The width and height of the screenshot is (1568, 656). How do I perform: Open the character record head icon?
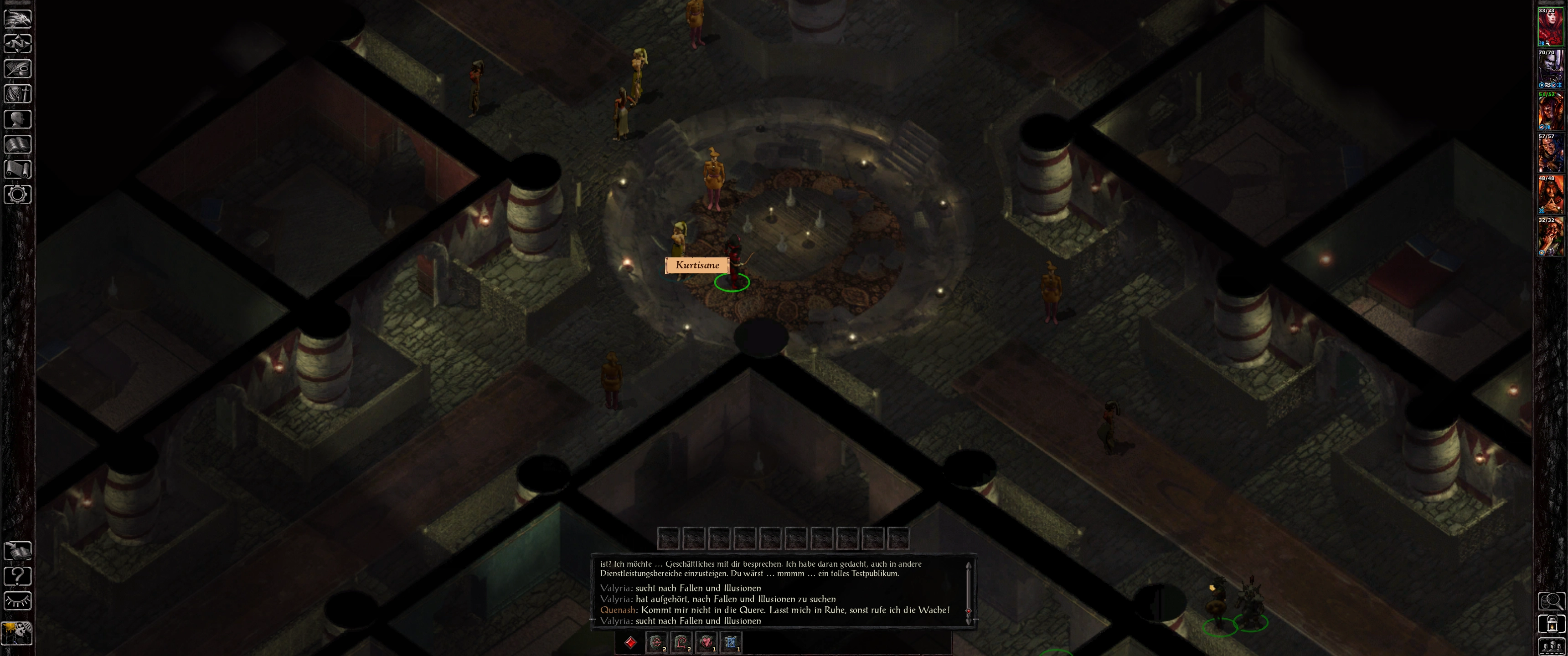(18, 119)
